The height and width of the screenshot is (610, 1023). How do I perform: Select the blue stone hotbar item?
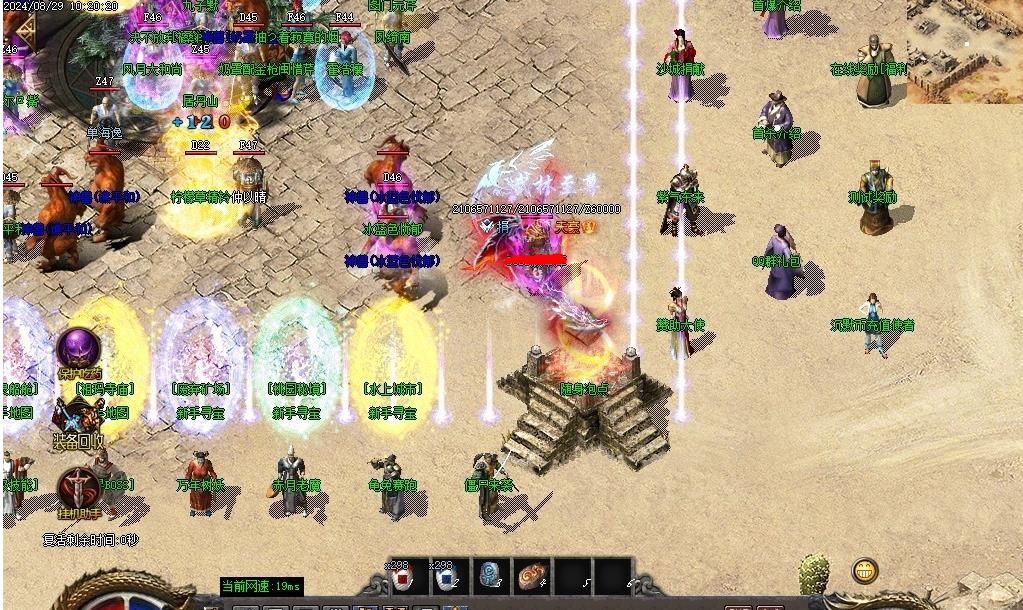click(x=490, y=577)
